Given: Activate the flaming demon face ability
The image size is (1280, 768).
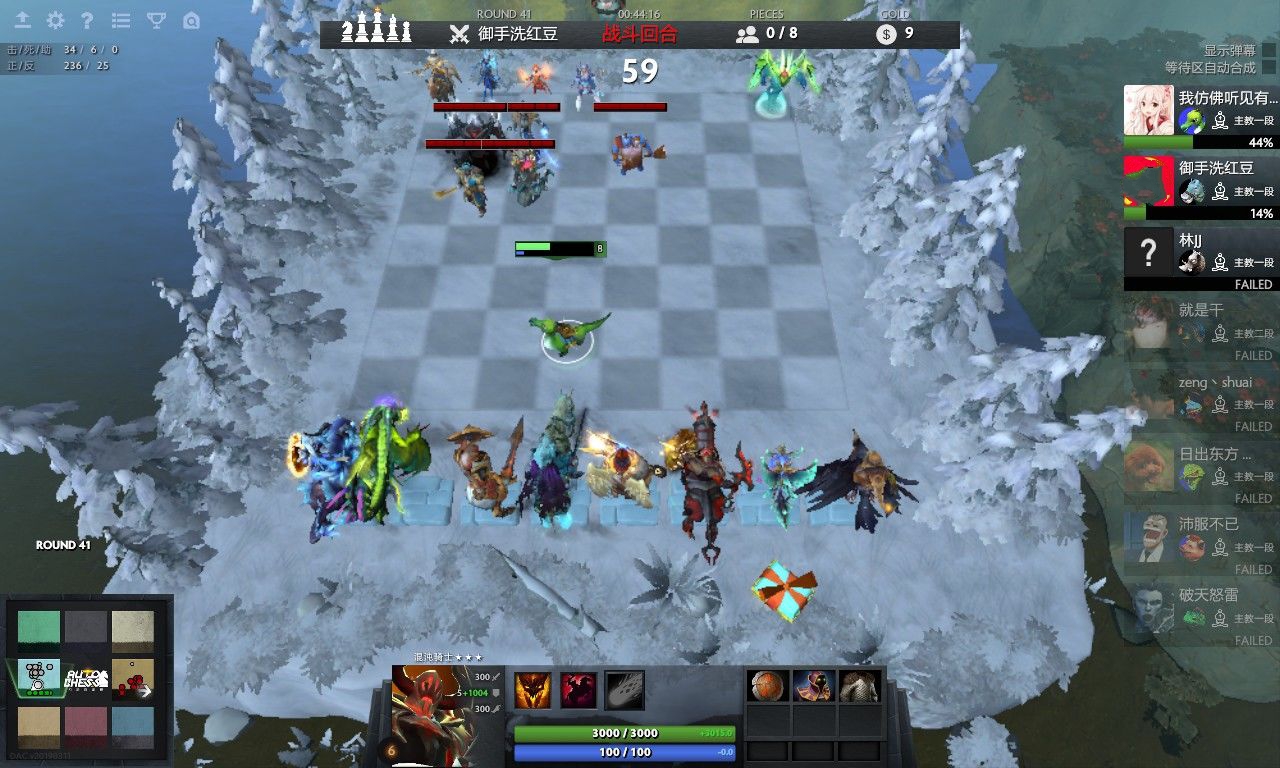Looking at the screenshot, I should pos(533,690).
